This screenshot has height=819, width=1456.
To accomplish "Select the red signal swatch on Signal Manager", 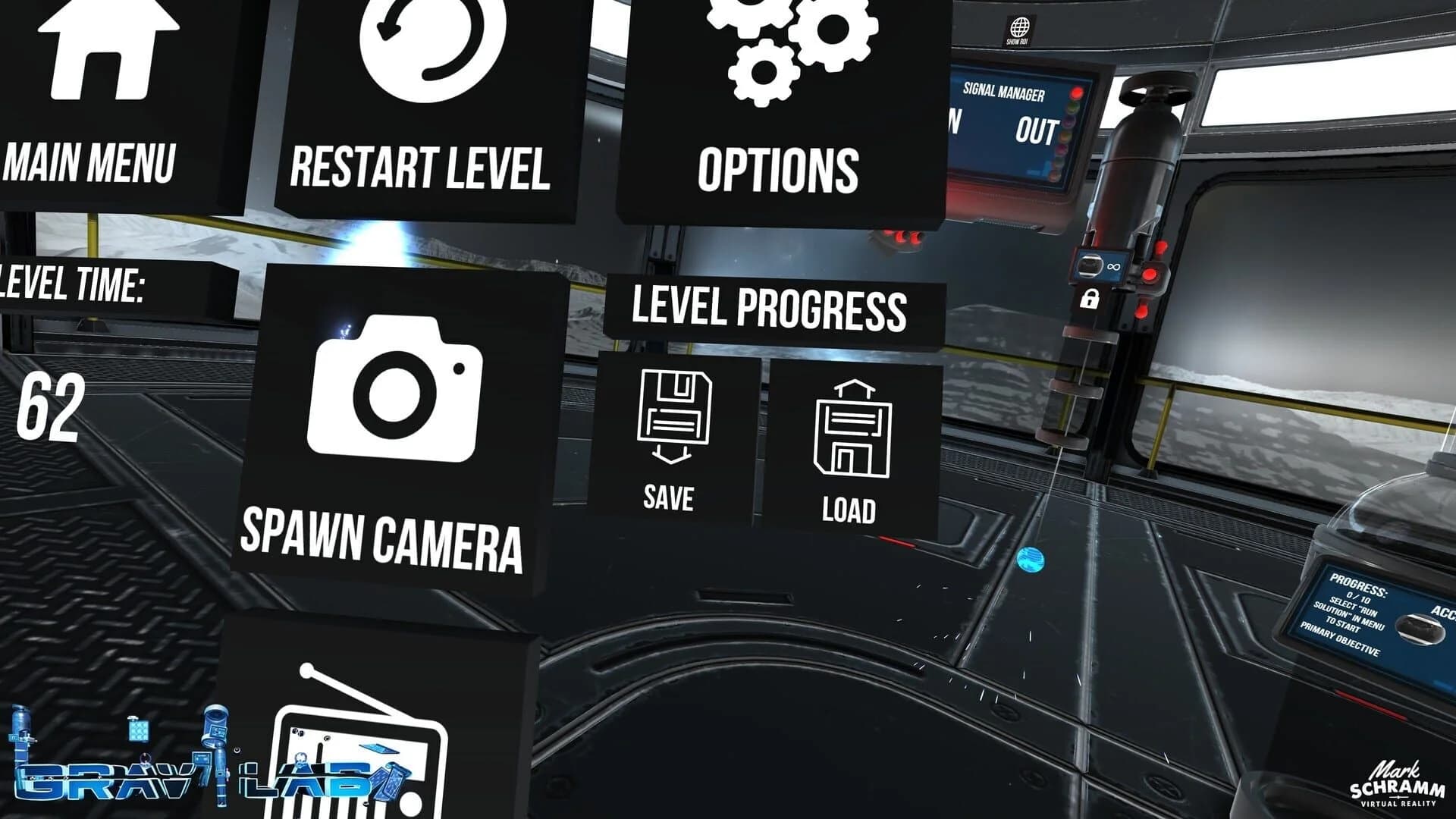I will 1076,93.
